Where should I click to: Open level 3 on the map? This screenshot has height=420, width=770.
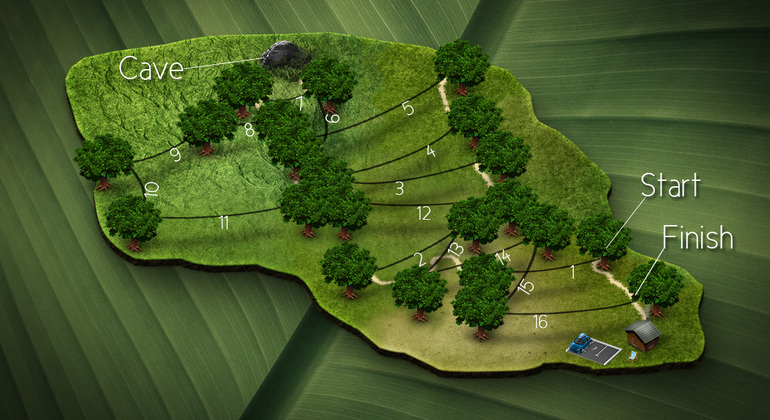click(x=399, y=187)
